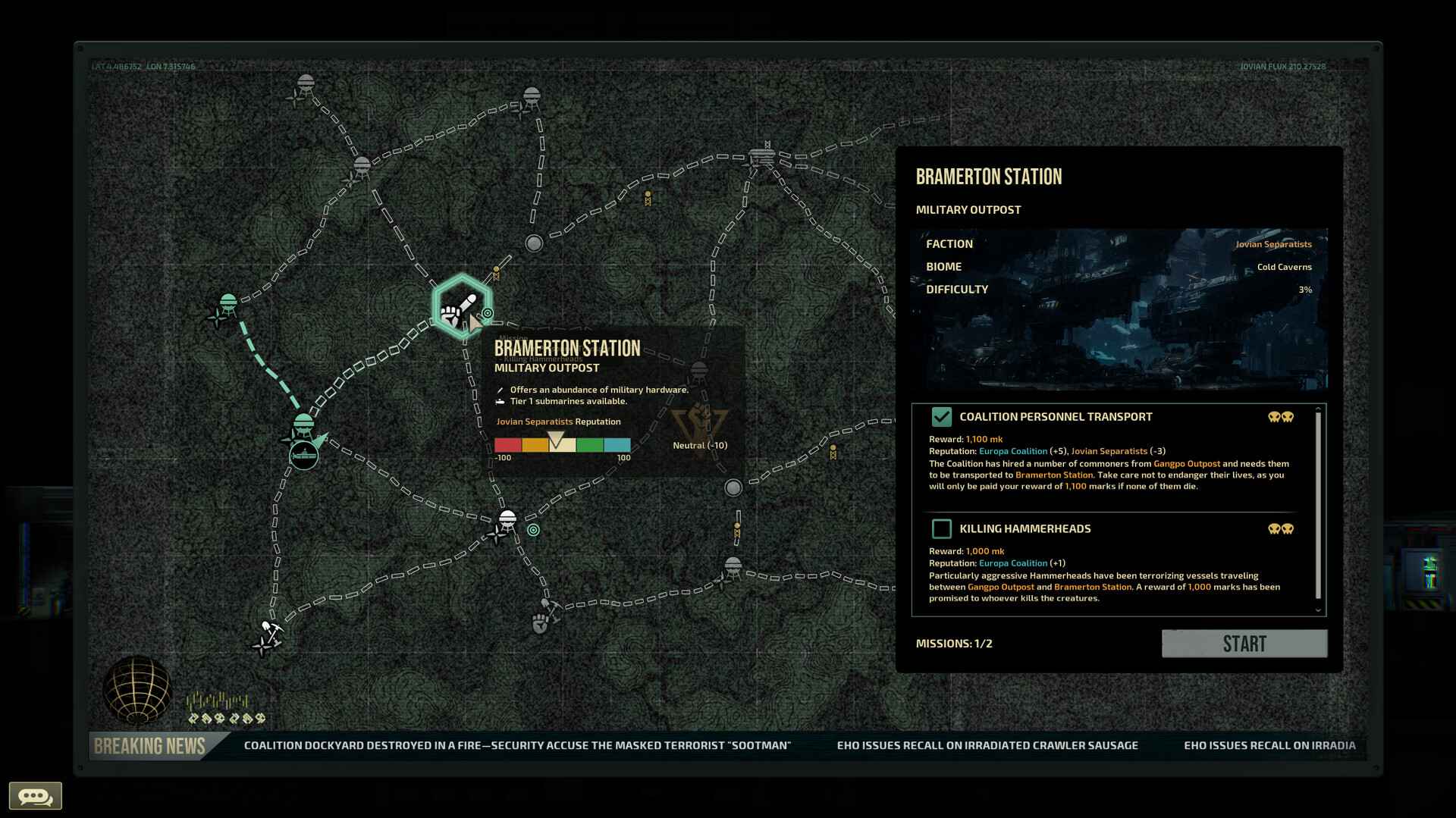Click the Europa Coalition link under Killing Hammerheads
The width and height of the screenshot is (1456, 818).
point(1013,563)
